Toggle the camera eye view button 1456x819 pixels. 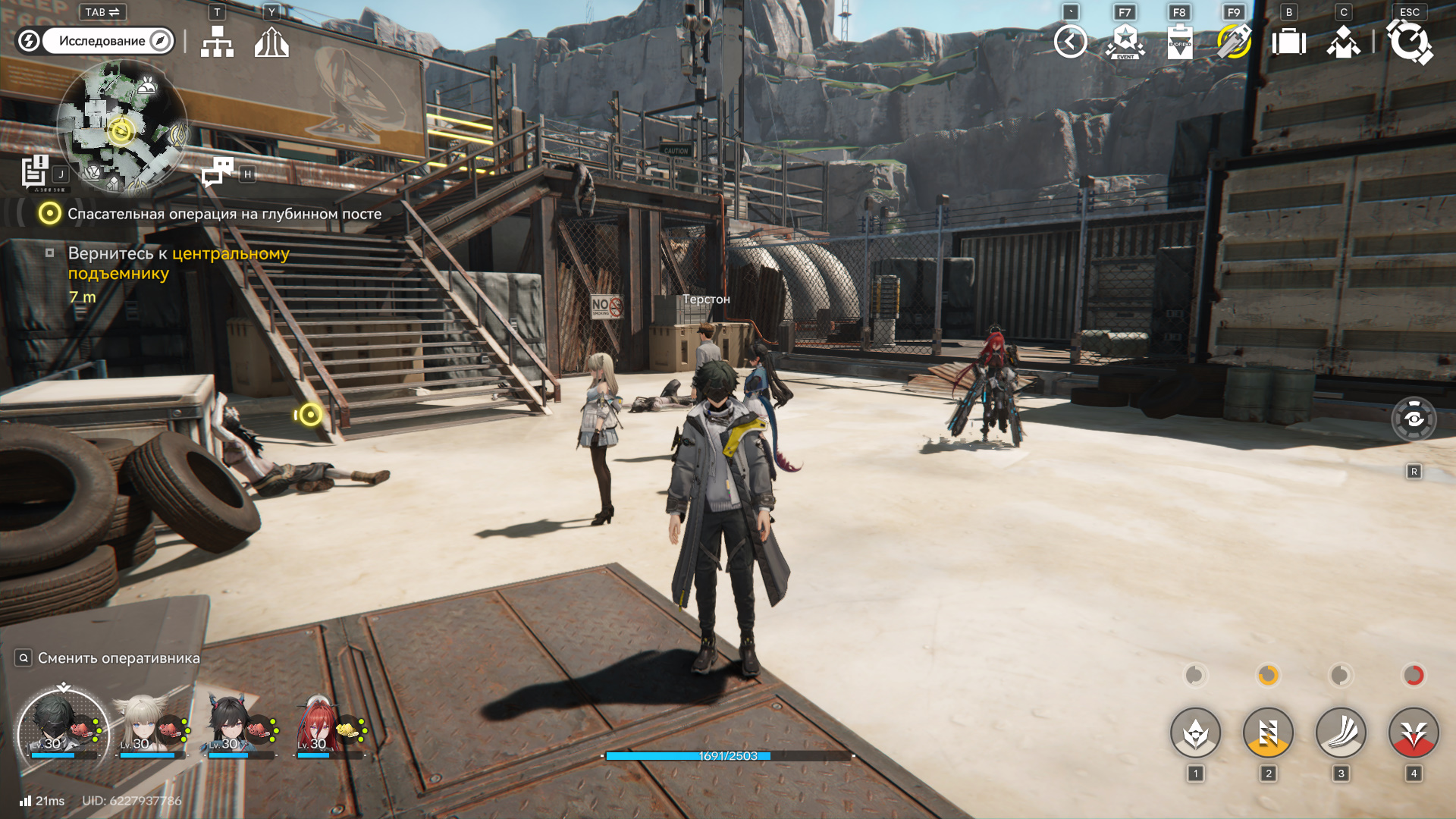point(1414,419)
